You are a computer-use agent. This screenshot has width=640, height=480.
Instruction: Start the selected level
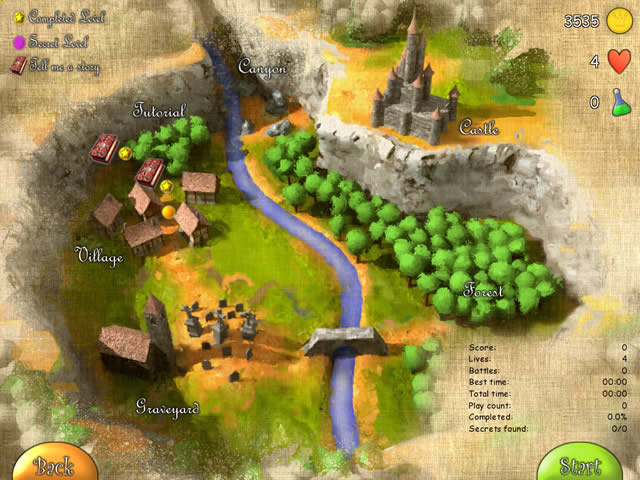coord(580,464)
